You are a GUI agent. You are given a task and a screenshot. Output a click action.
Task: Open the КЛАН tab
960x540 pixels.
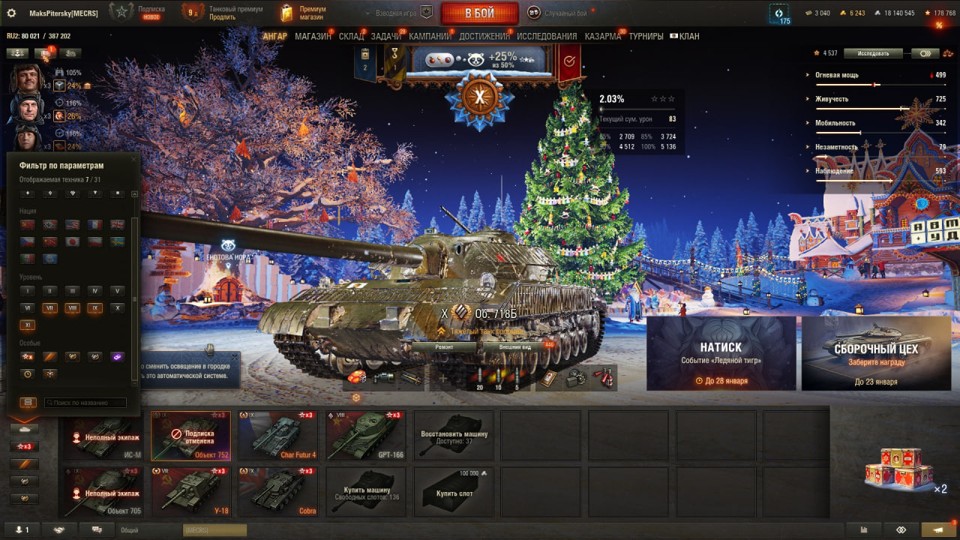[689, 37]
